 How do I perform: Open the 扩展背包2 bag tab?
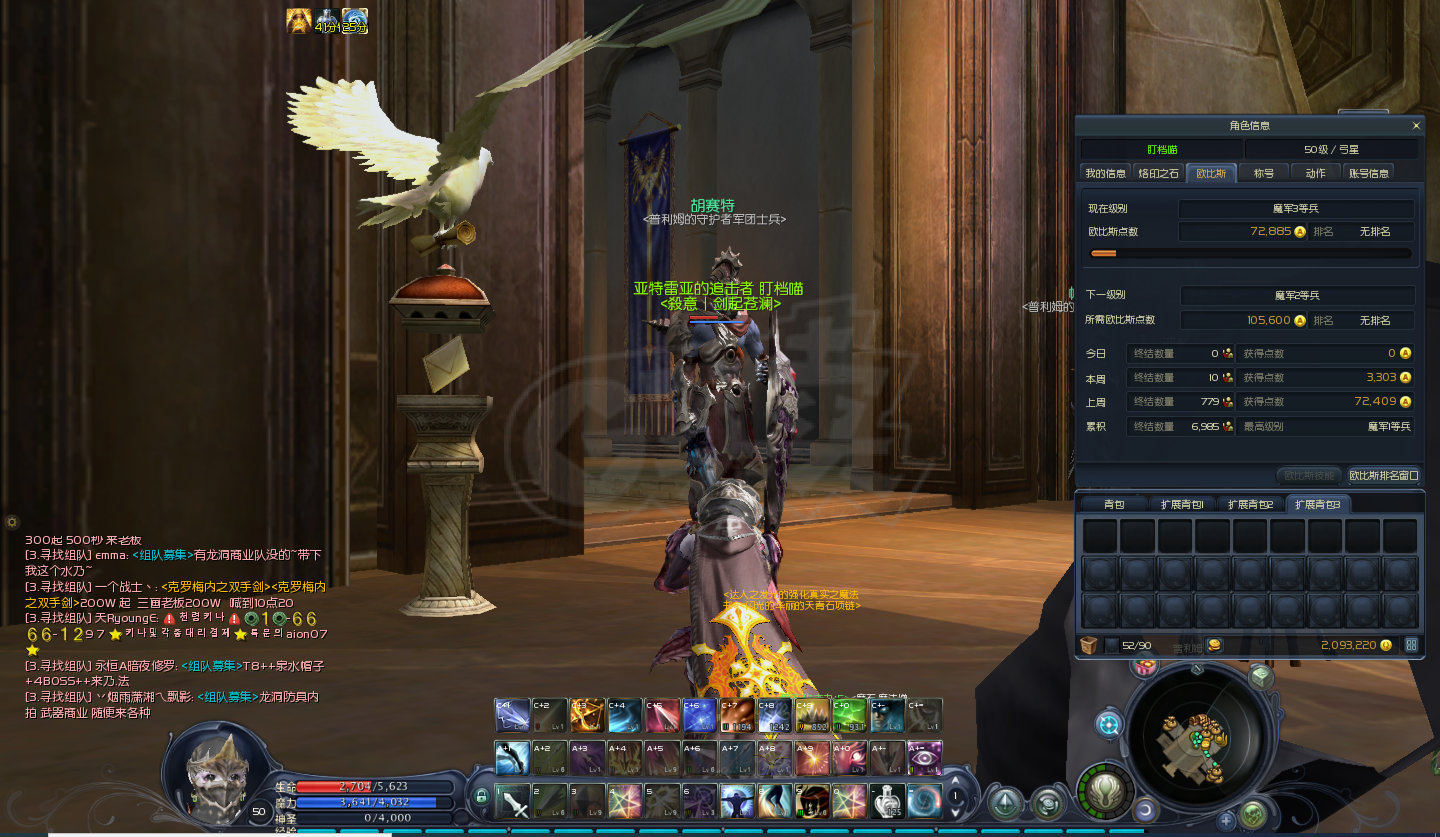click(x=1250, y=504)
